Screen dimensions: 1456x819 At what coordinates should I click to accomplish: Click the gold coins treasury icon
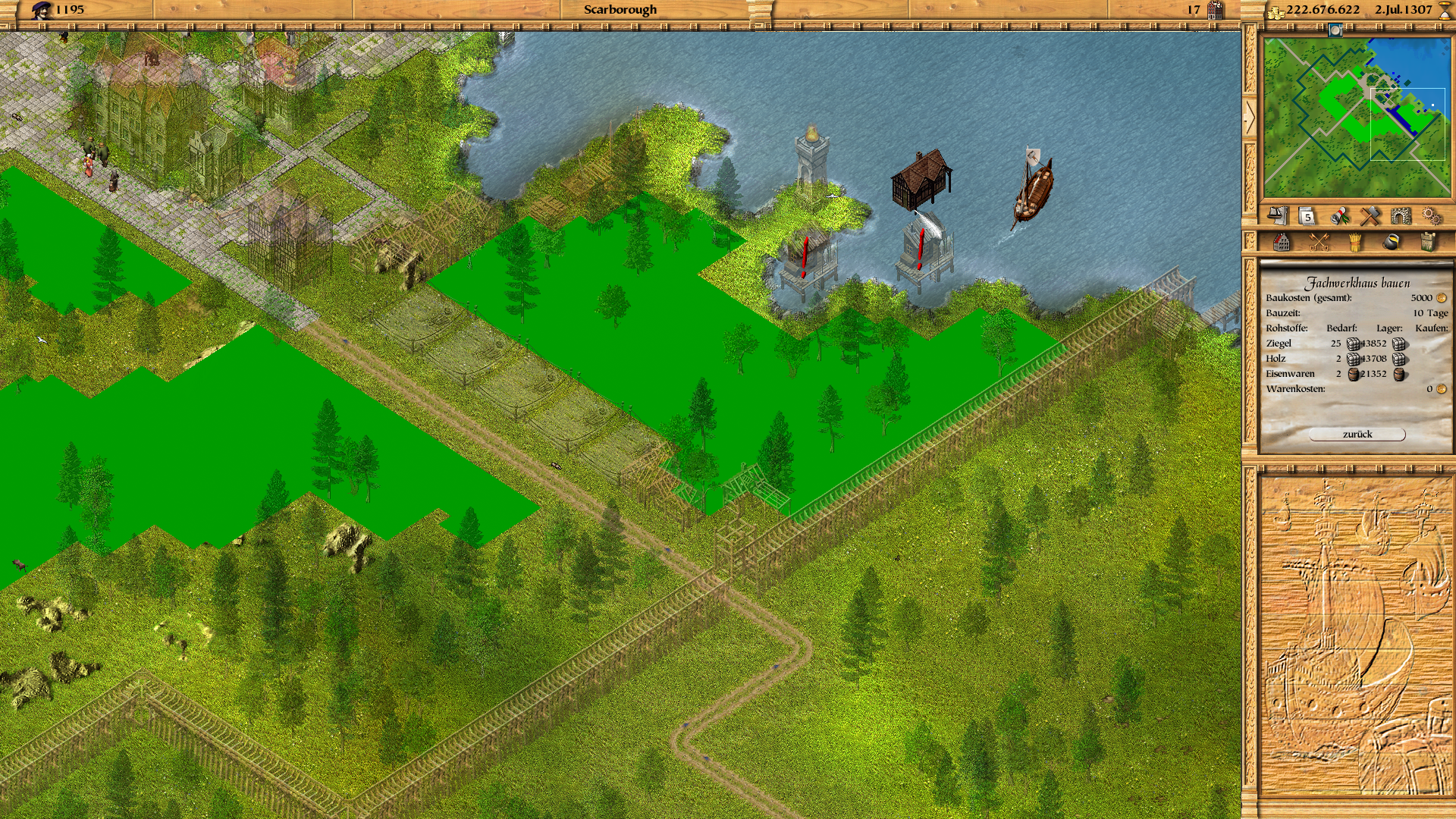pos(1276,11)
